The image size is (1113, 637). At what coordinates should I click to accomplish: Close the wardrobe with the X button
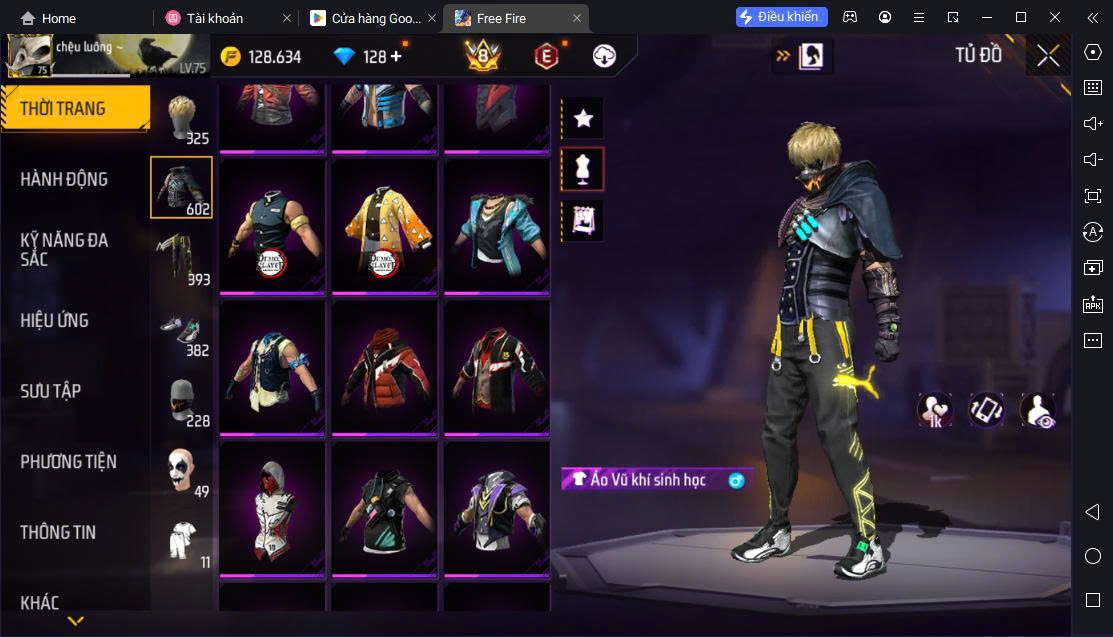1047,56
